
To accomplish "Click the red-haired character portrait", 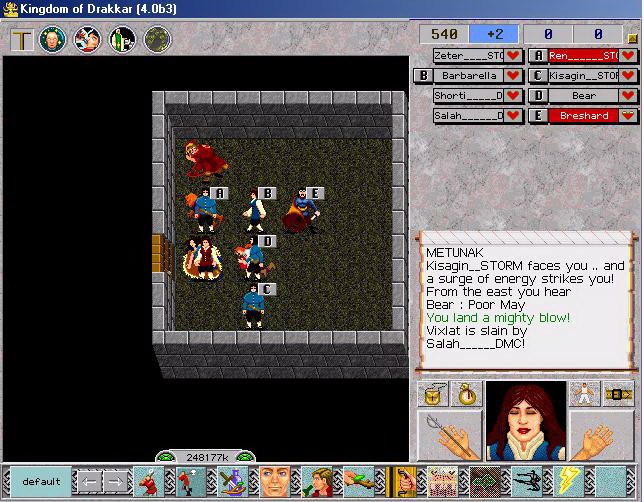I will tap(526, 420).
